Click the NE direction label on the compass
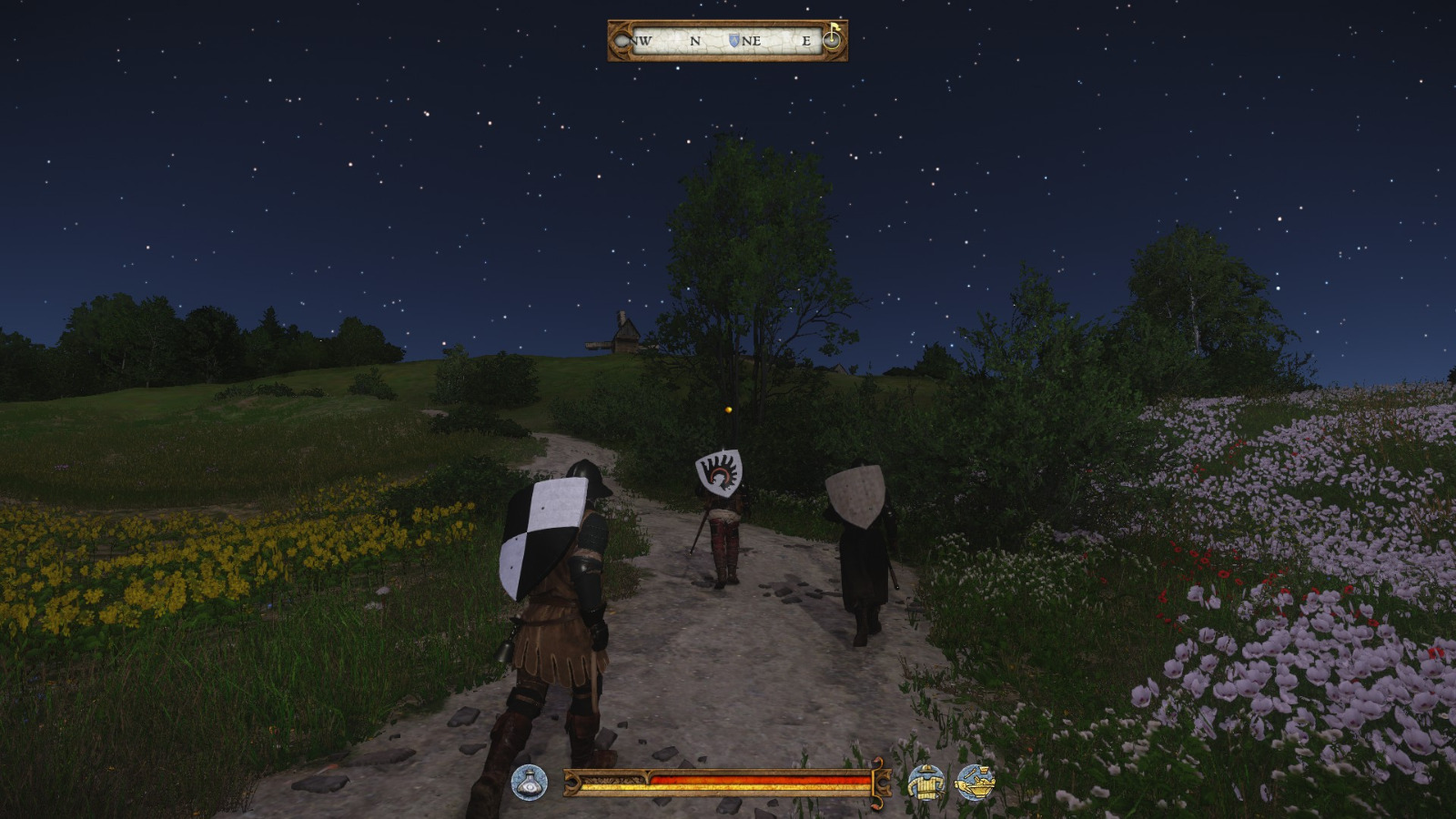The height and width of the screenshot is (819, 1456). tap(753, 40)
